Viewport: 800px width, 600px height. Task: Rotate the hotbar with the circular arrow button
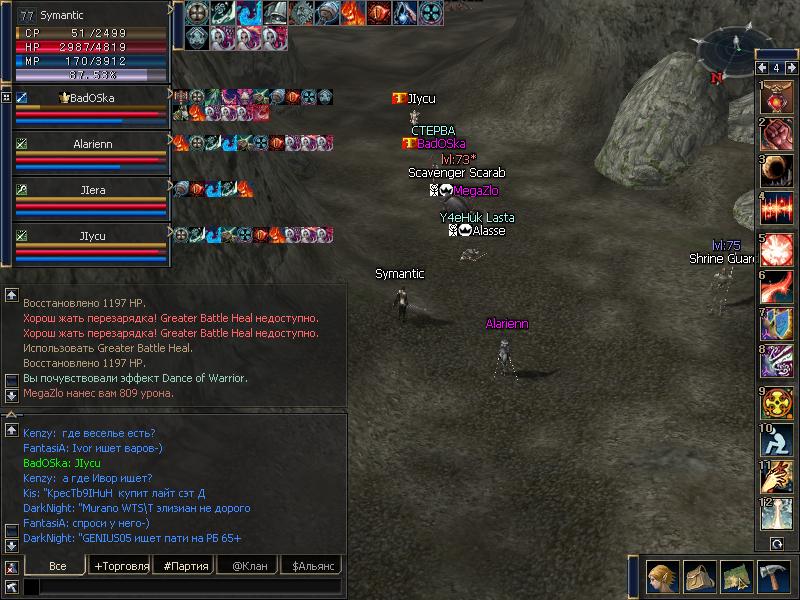tap(776, 544)
